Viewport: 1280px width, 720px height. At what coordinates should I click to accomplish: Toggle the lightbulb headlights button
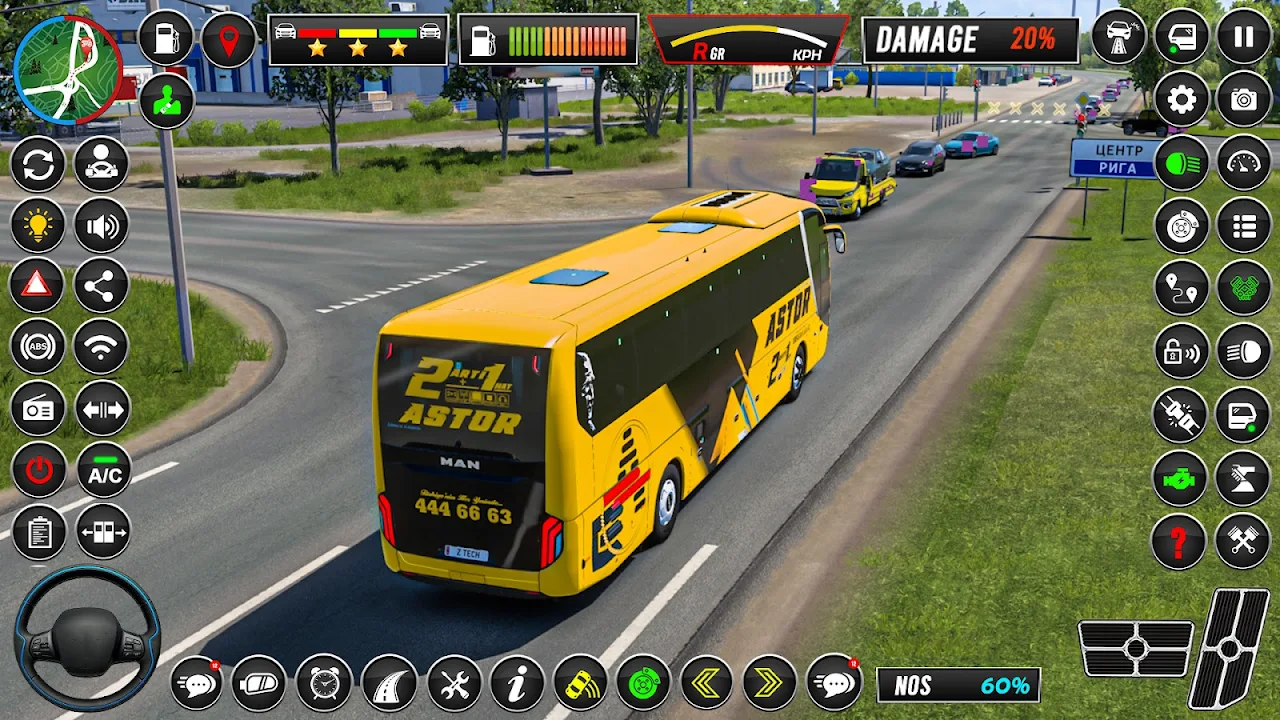tap(38, 225)
